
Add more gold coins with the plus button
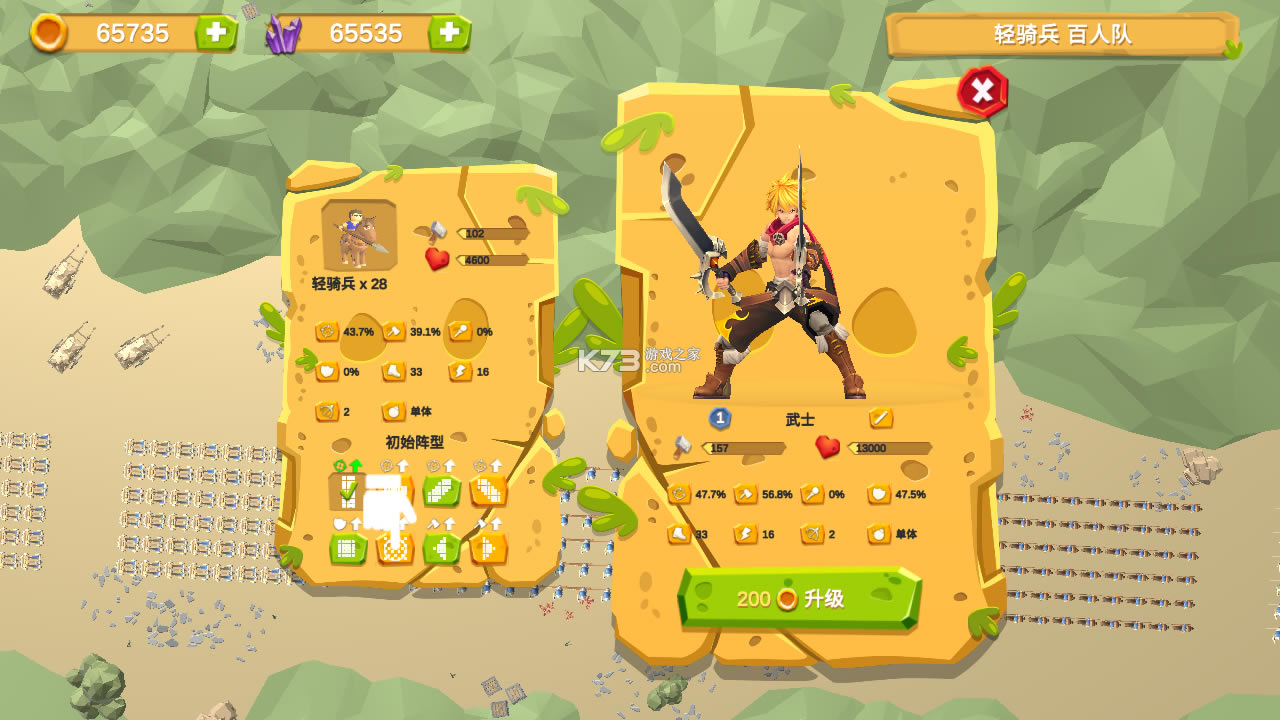pyautogui.click(x=216, y=33)
